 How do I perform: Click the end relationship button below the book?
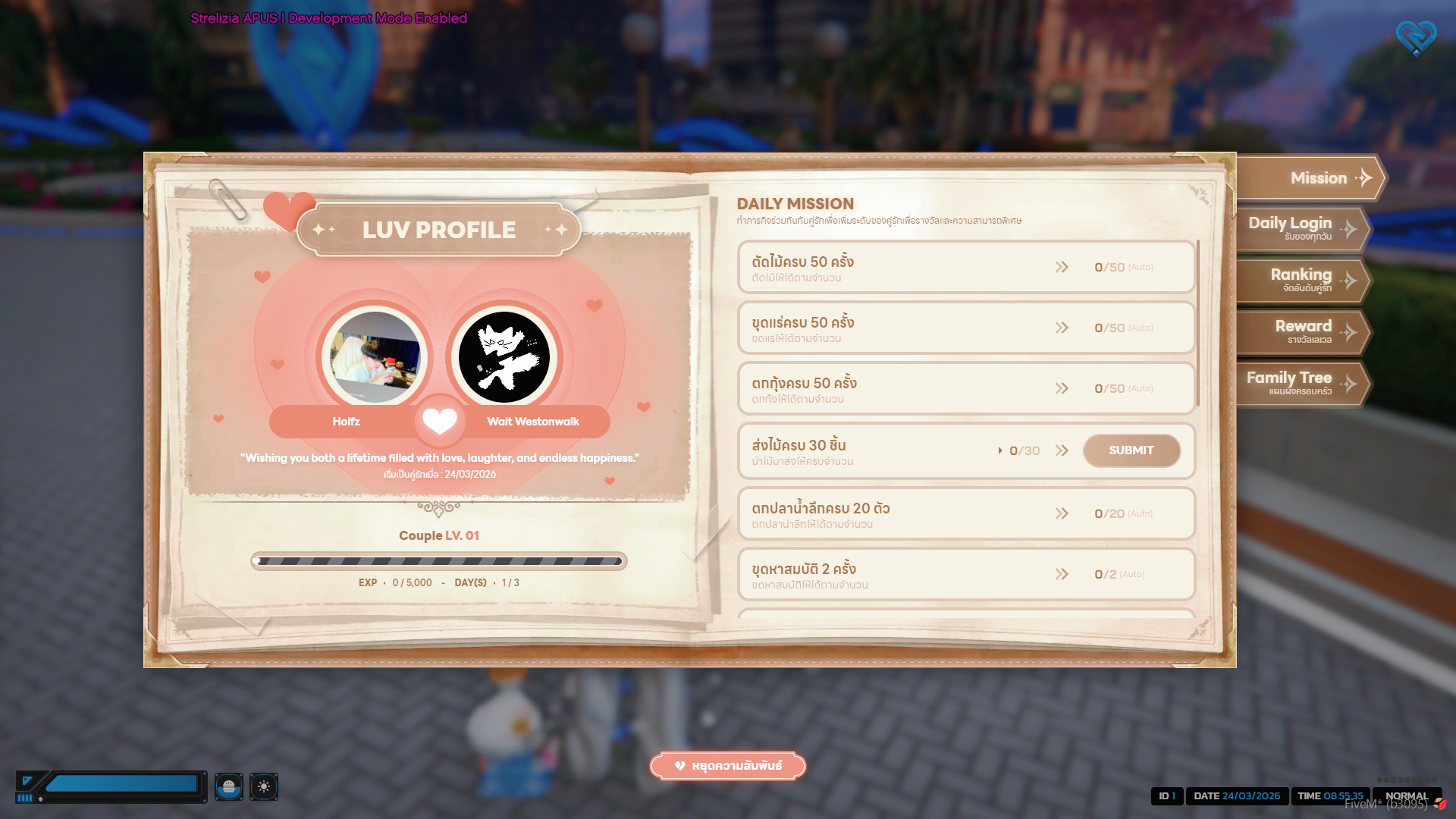click(x=728, y=766)
